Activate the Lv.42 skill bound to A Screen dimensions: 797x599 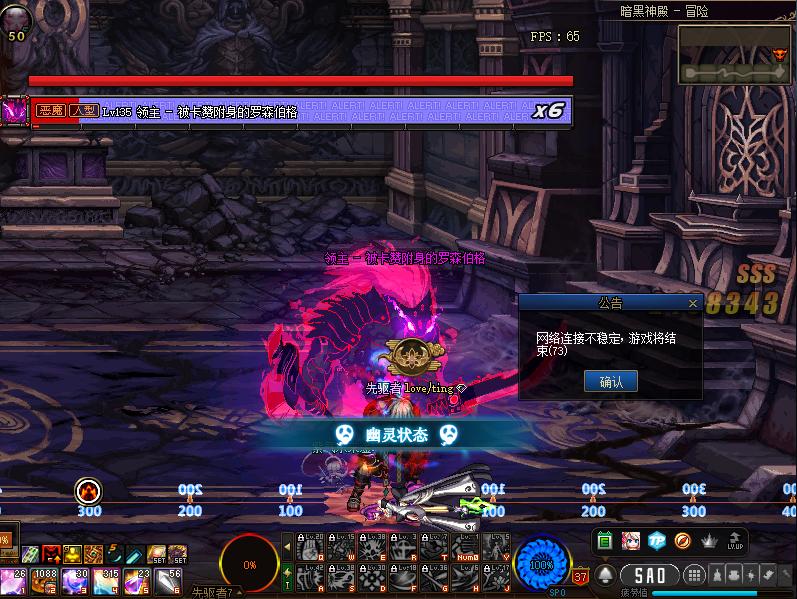[309, 578]
